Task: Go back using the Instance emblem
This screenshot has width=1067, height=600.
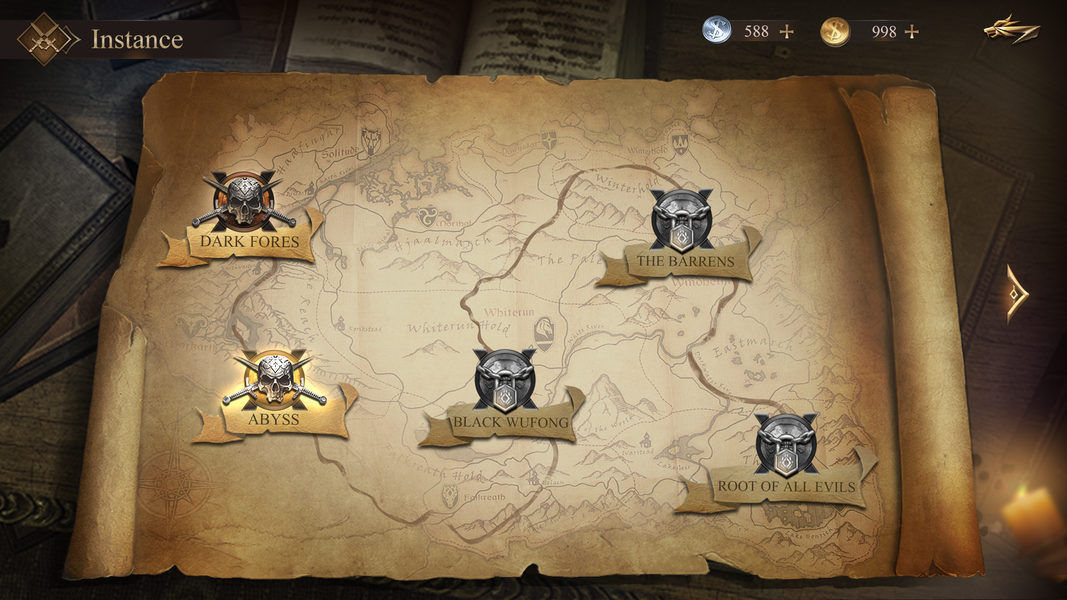Action: pyautogui.click(x=48, y=39)
